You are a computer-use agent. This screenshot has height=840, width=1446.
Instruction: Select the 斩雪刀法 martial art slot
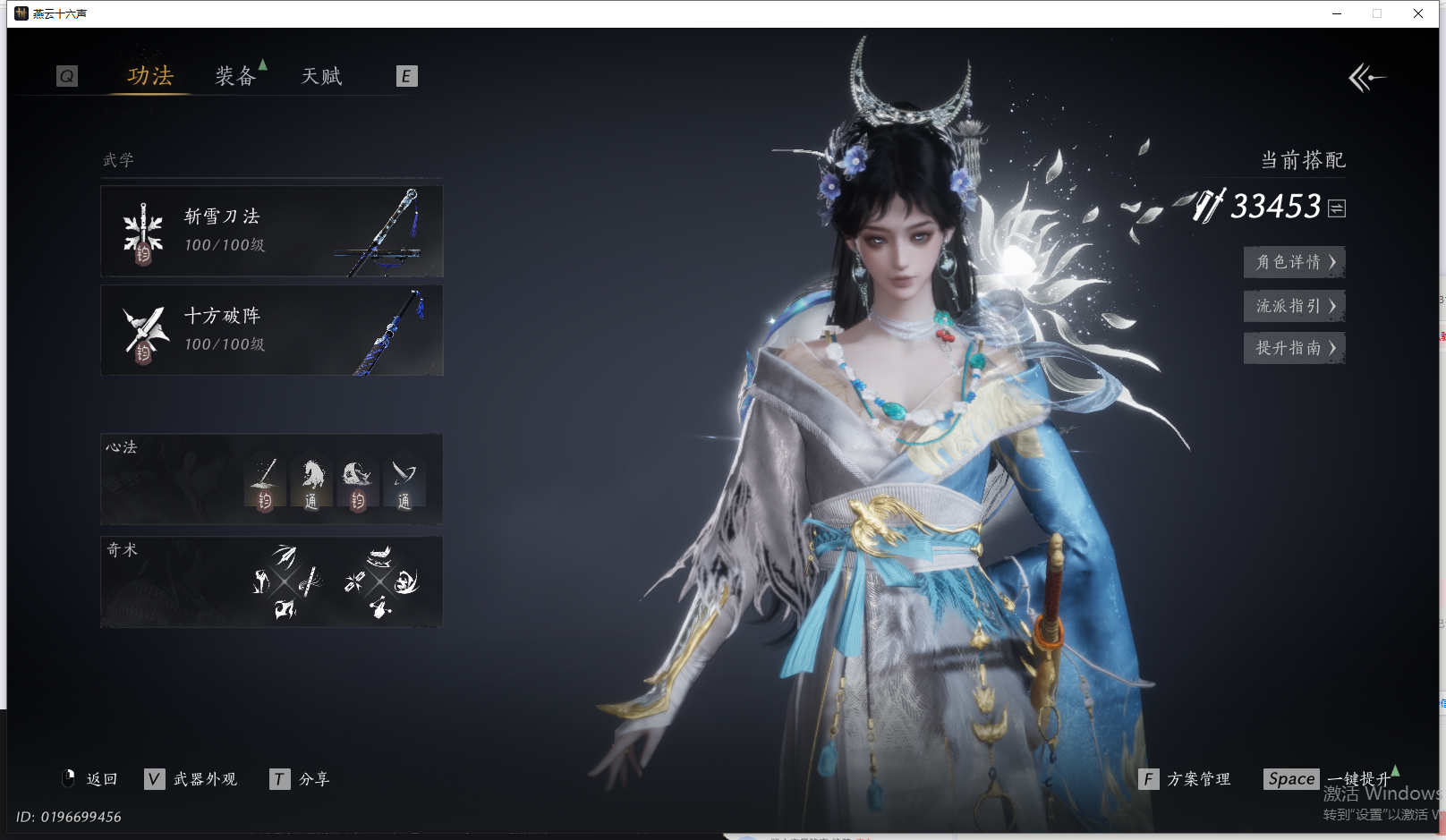coord(272,232)
